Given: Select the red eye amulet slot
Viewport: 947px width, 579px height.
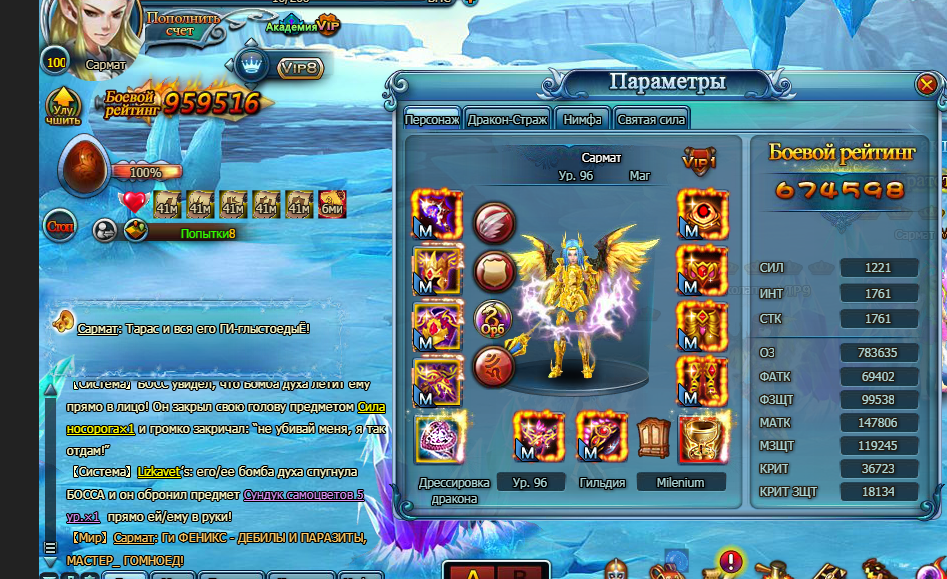Looking at the screenshot, I should click(702, 214).
